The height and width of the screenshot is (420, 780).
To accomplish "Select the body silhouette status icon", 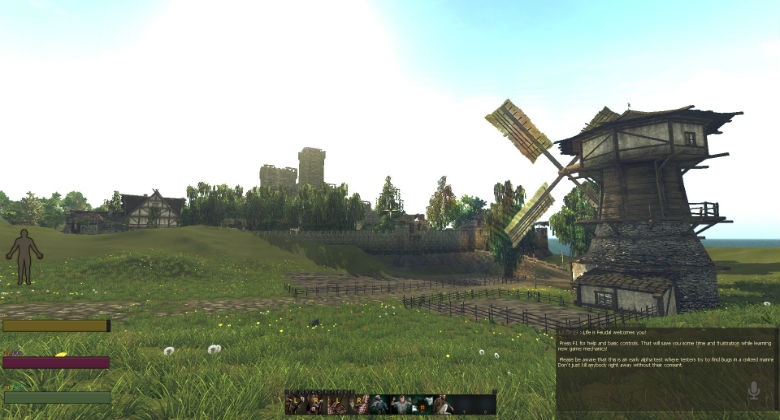I will tap(24, 256).
